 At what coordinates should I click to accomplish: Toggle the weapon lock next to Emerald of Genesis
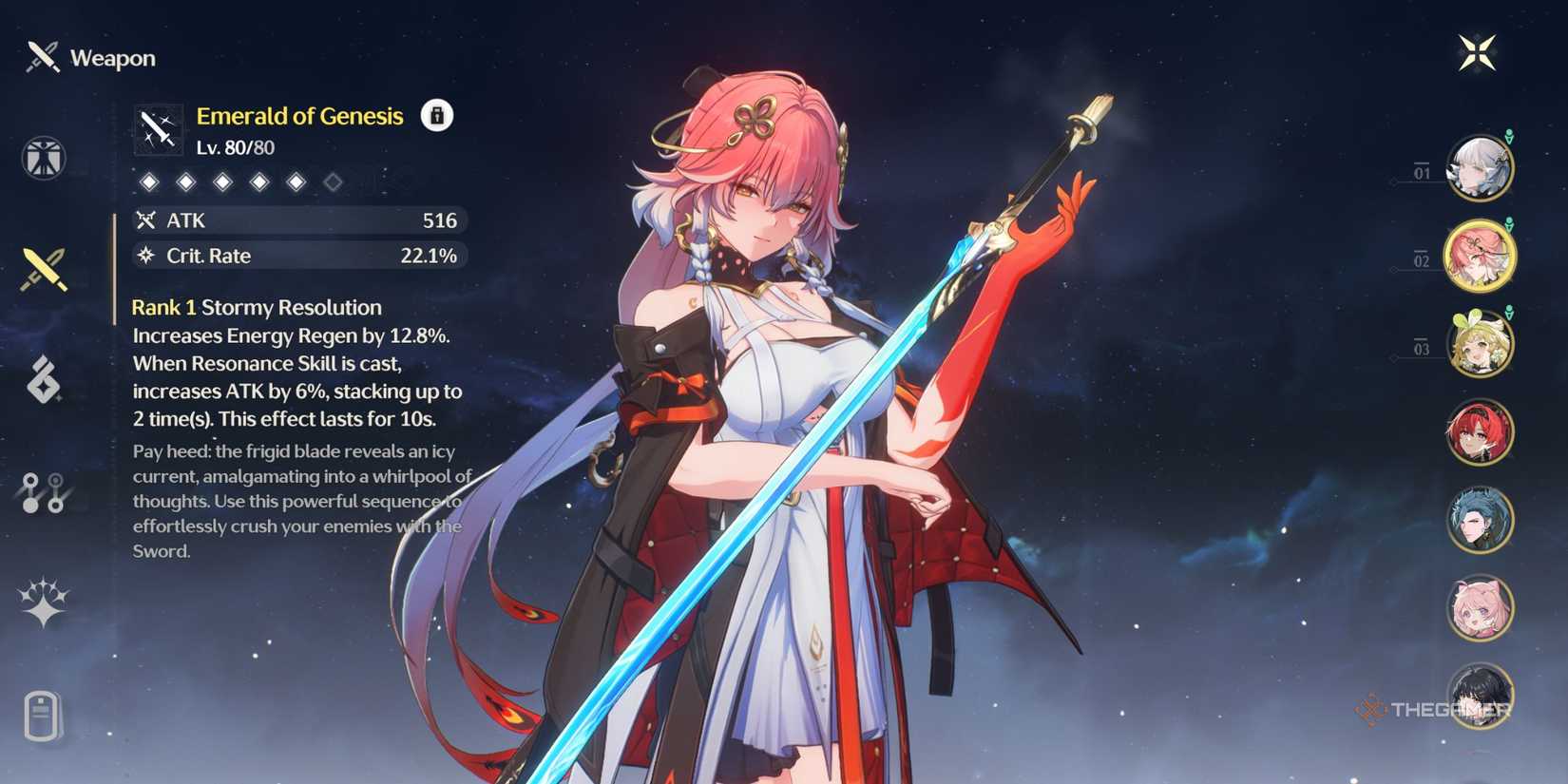435,116
